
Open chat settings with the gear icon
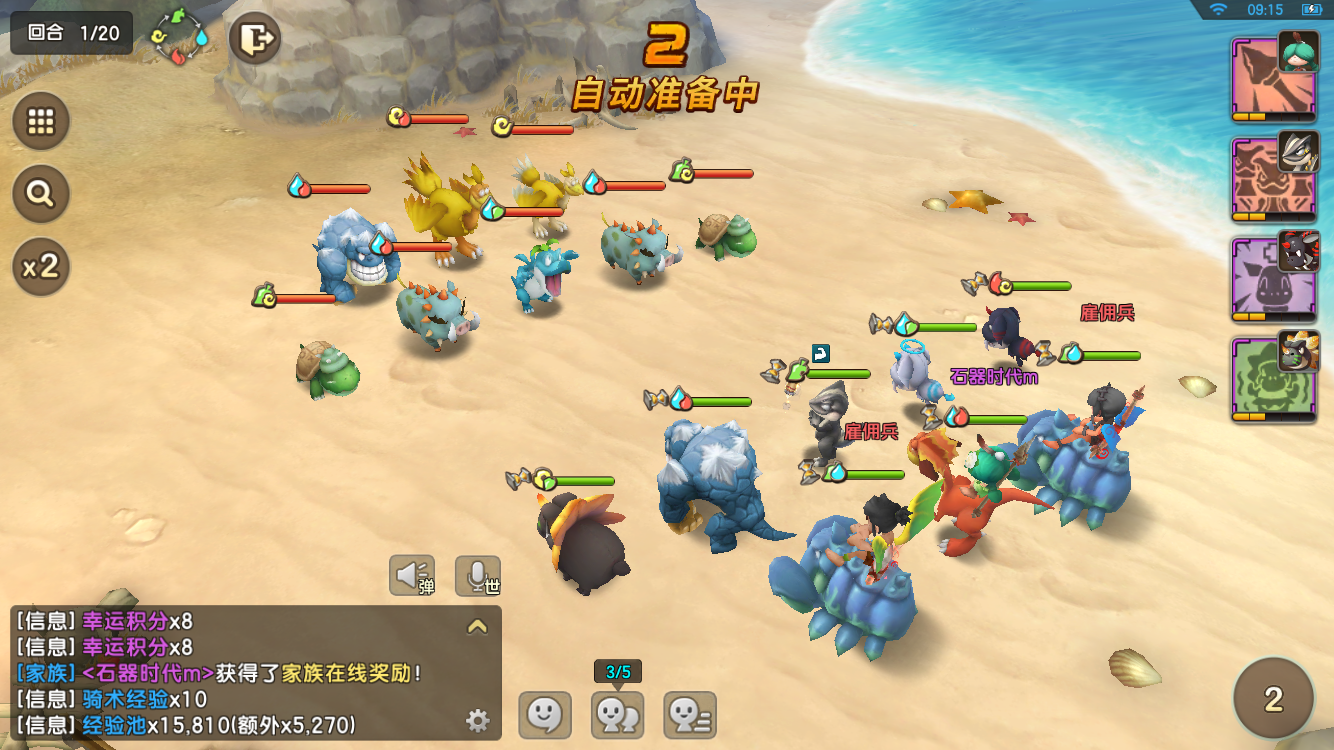coord(477,720)
